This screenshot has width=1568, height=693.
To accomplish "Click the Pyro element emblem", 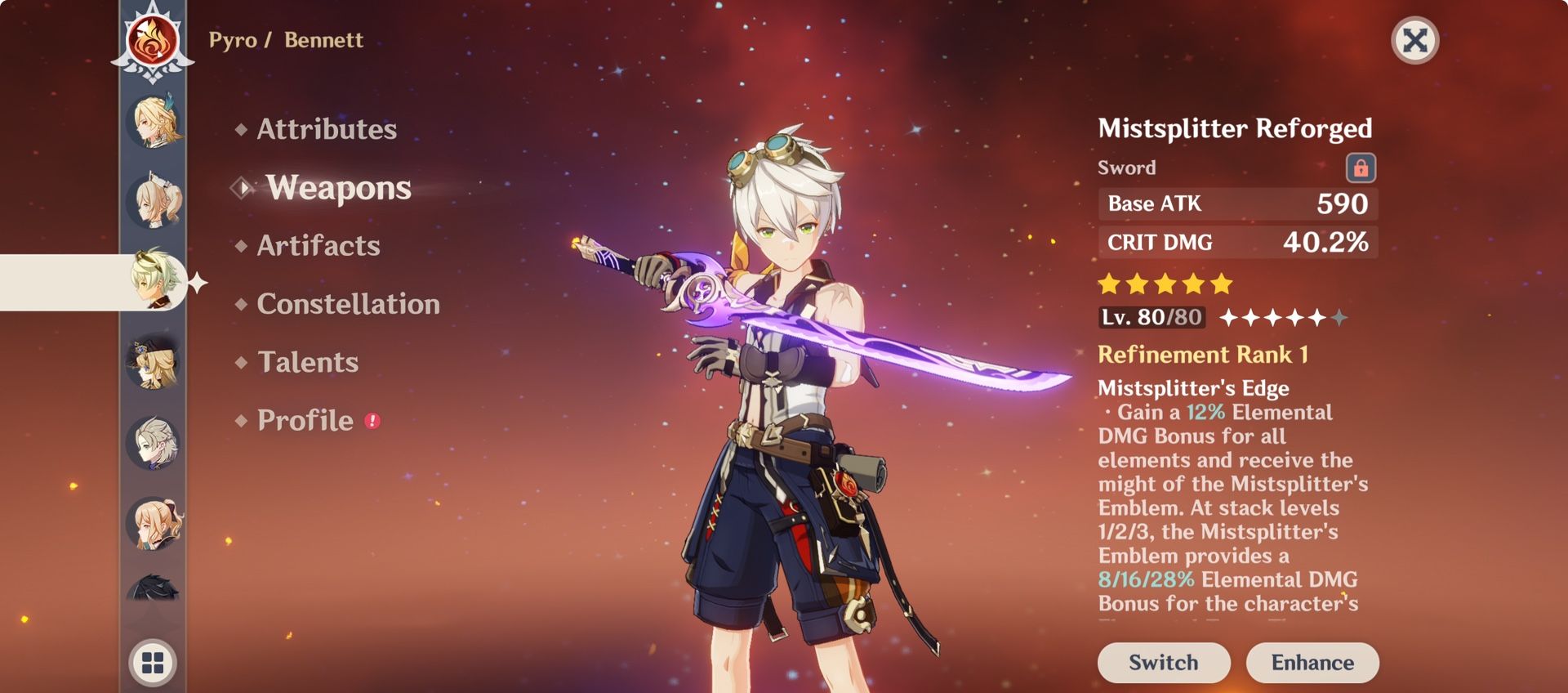I will pyautogui.click(x=153, y=42).
